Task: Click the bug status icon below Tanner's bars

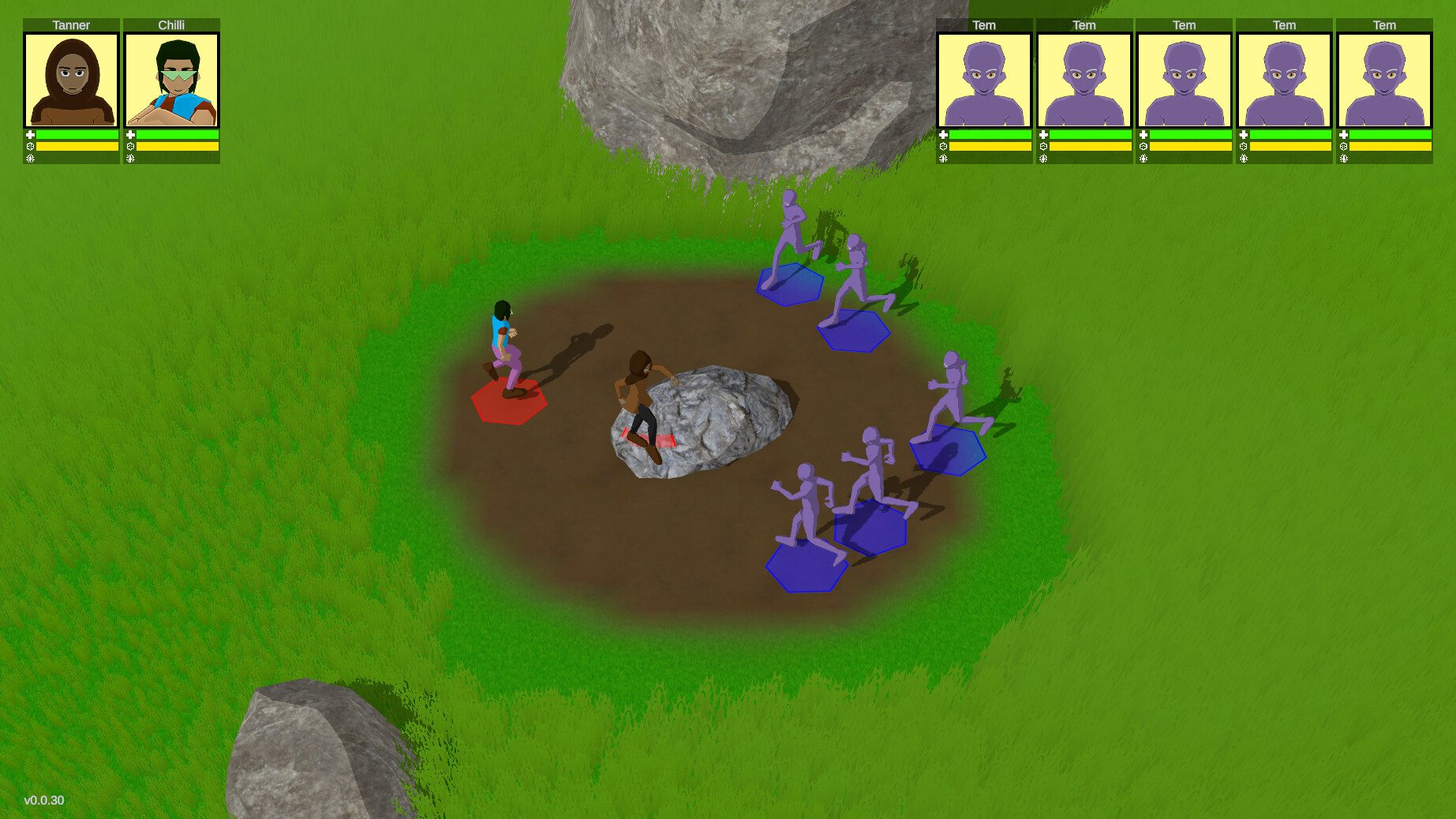Action: [x=31, y=158]
